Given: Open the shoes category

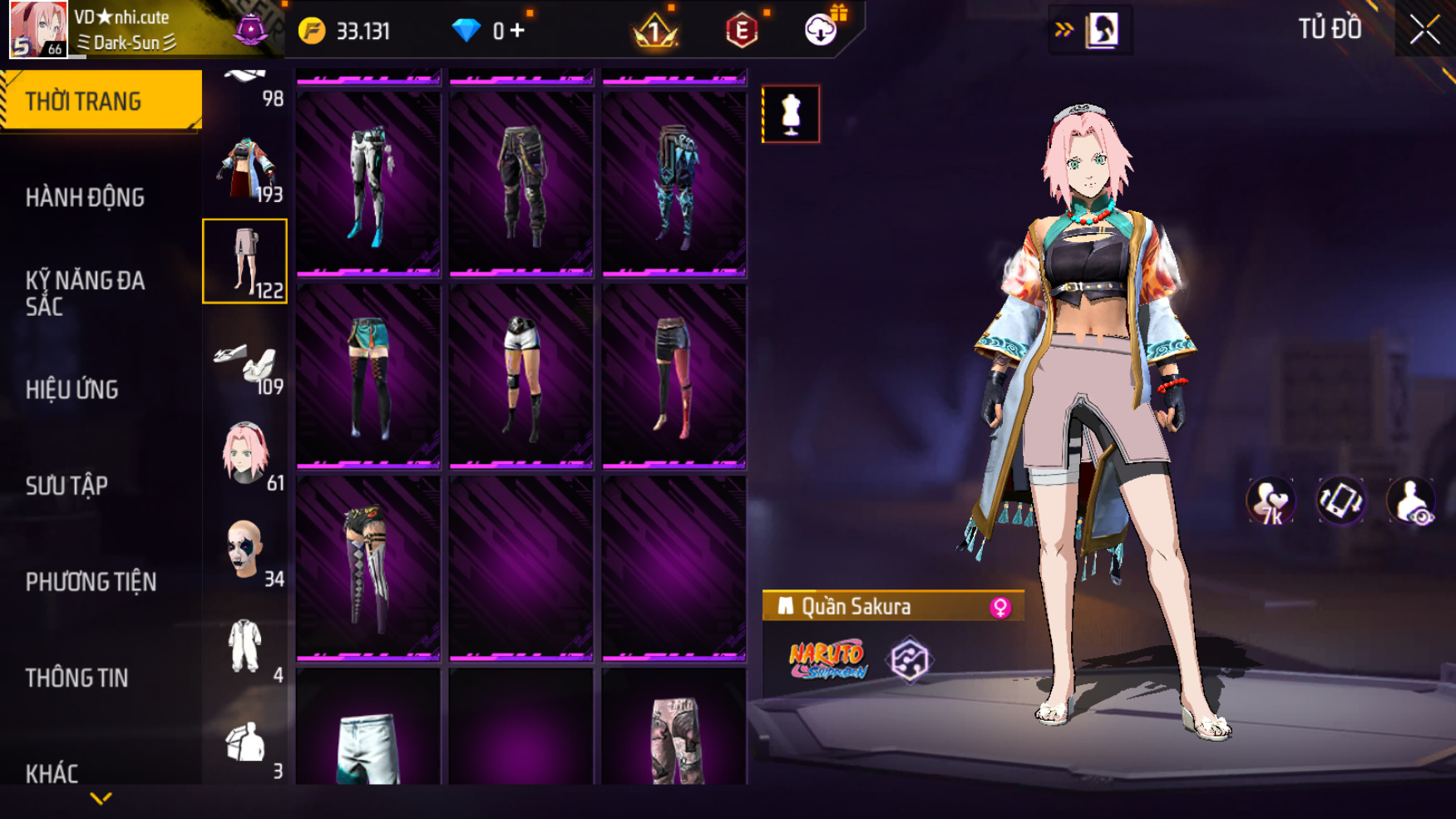Looking at the screenshot, I should click(x=245, y=363).
